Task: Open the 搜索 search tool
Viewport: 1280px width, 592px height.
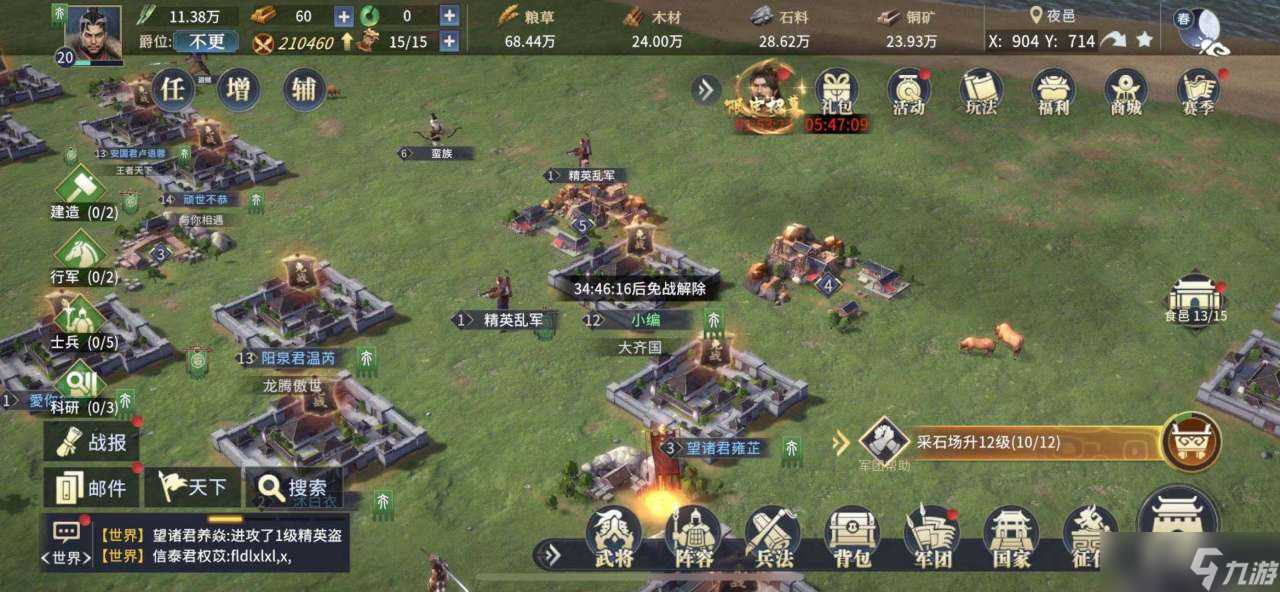Action: point(294,488)
